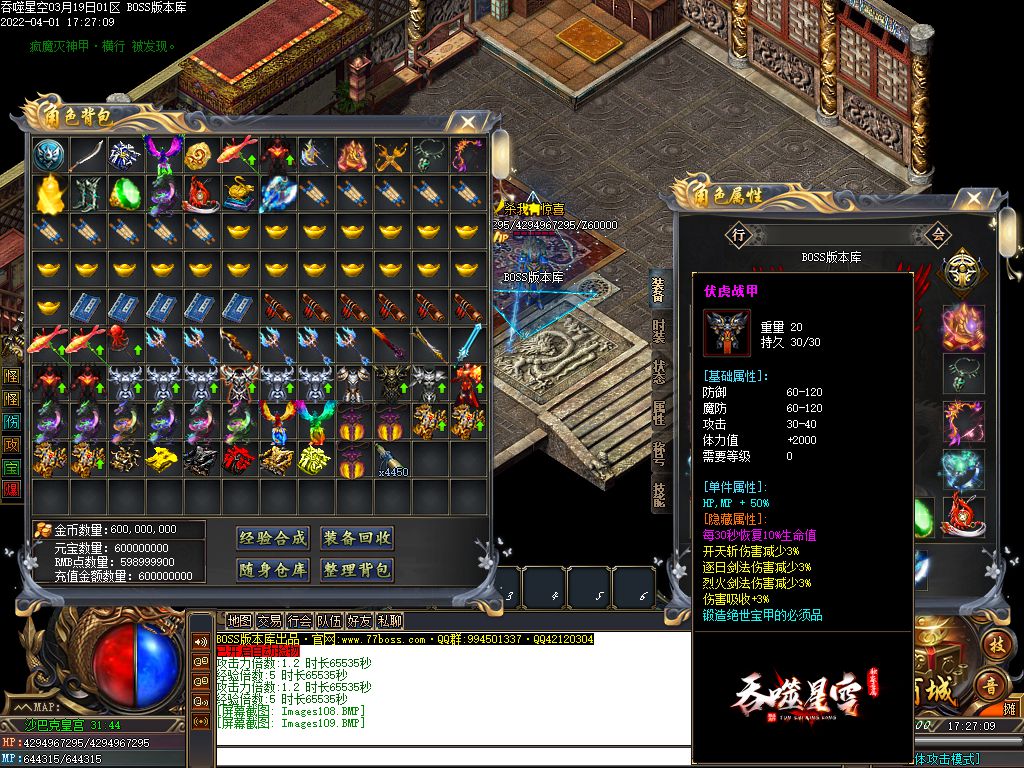This screenshot has width=1024, height=768.
Task: Open the 称号 title tab
Action: click(x=659, y=452)
